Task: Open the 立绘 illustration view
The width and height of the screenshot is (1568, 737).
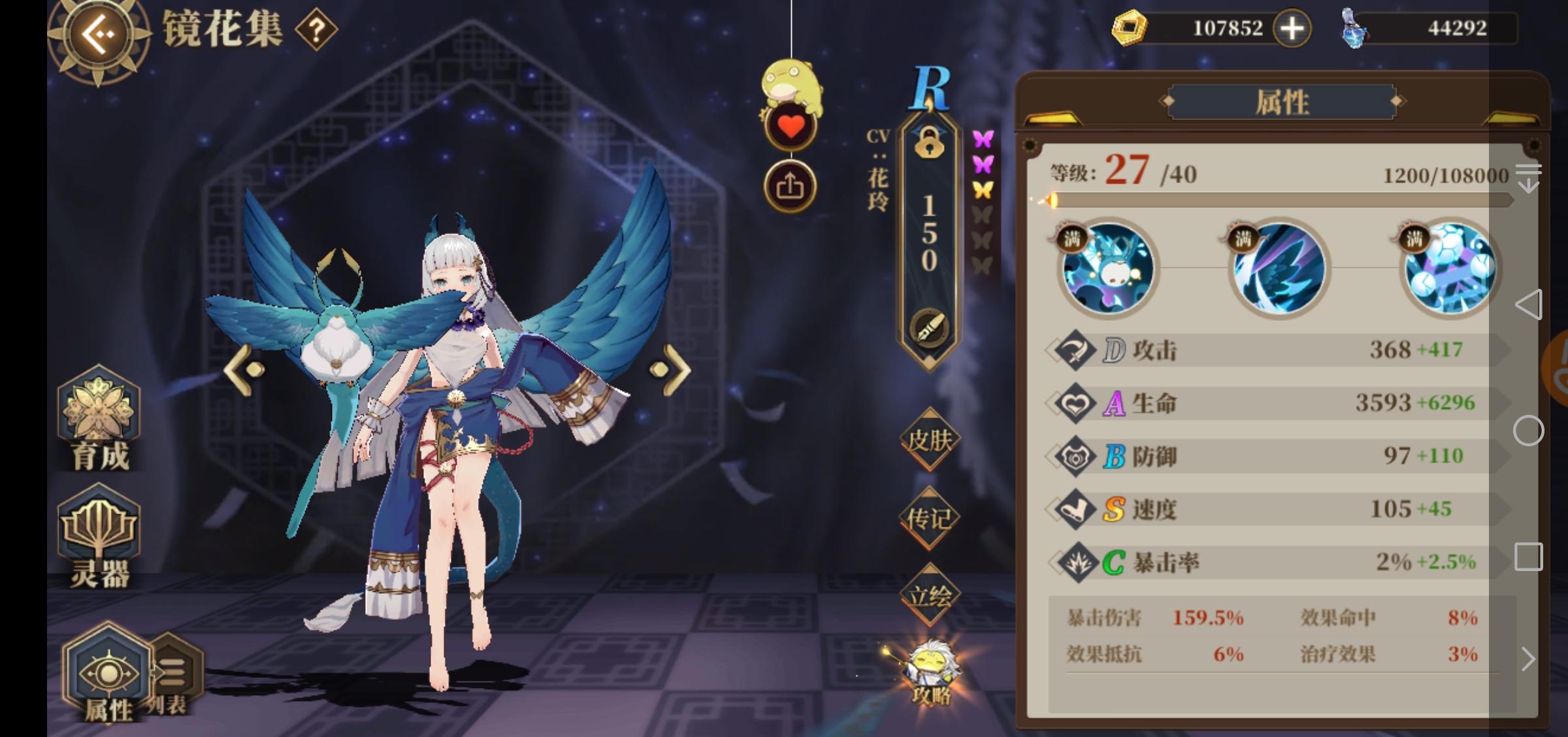Action: pyautogui.click(x=928, y=595)
